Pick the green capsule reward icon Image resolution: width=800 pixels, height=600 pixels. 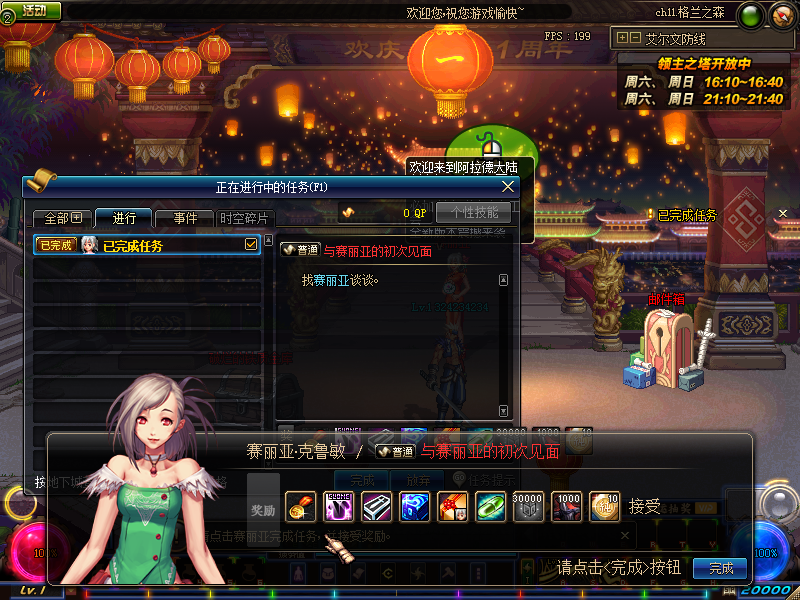click(491, 506)
